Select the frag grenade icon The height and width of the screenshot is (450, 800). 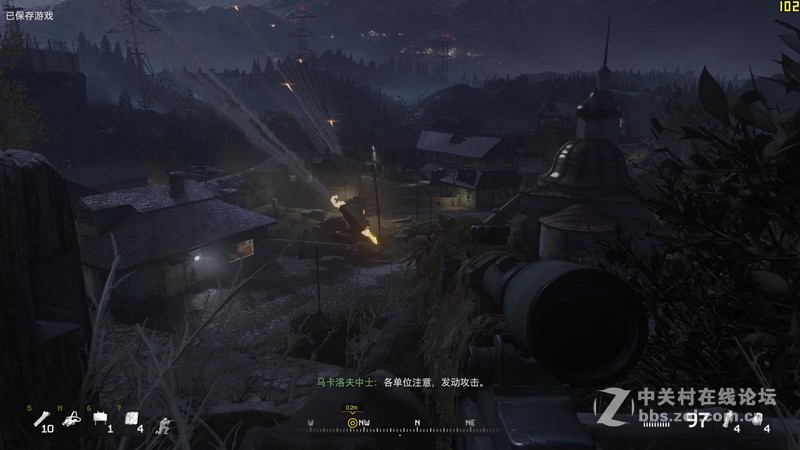point(756,419)
